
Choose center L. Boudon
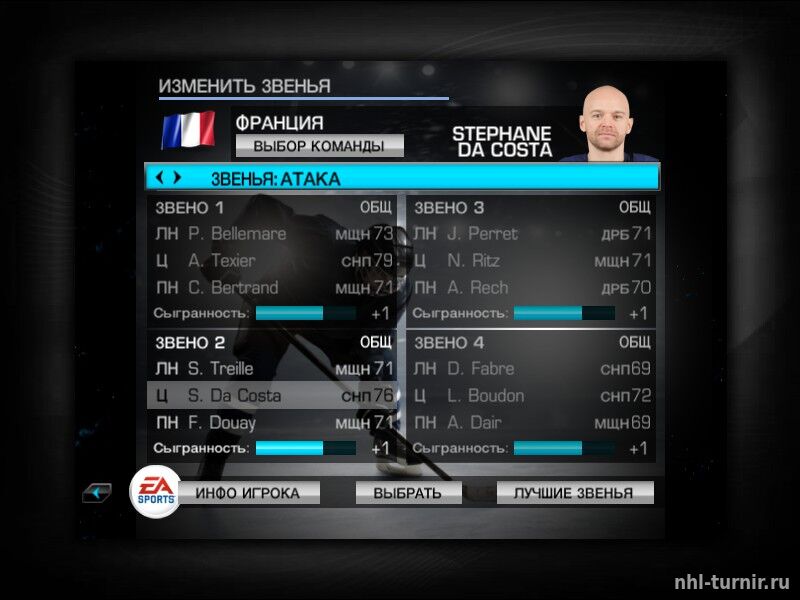(x=531, y=396)
